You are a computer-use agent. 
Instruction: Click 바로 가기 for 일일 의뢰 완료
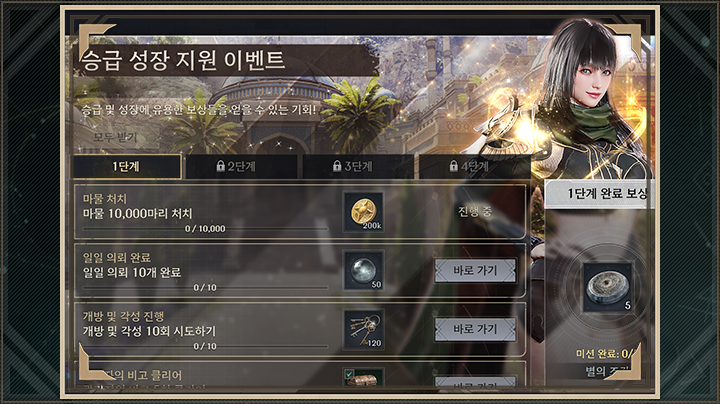[x=475, y=270]
